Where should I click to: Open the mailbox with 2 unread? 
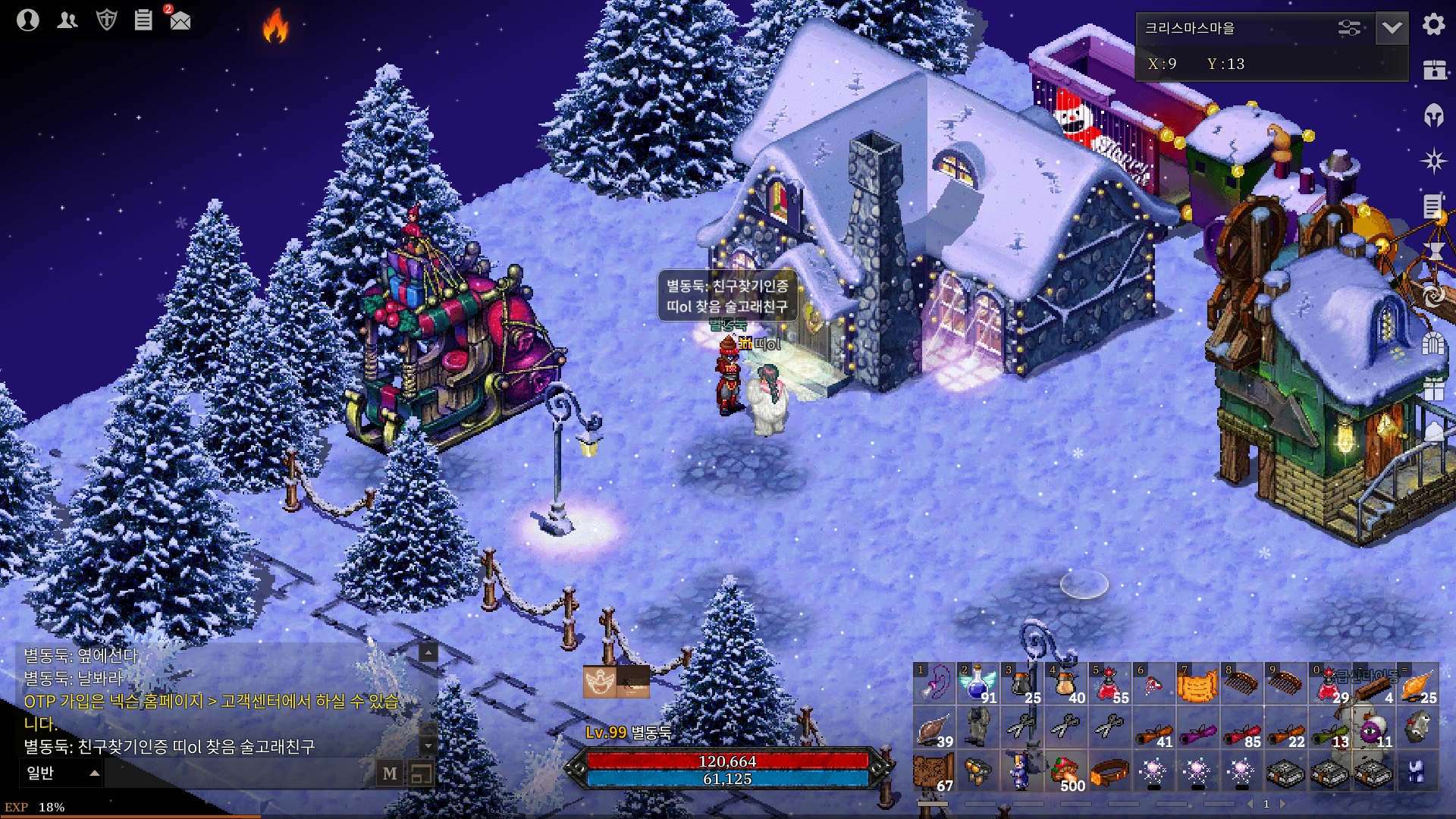pos(180,20)
